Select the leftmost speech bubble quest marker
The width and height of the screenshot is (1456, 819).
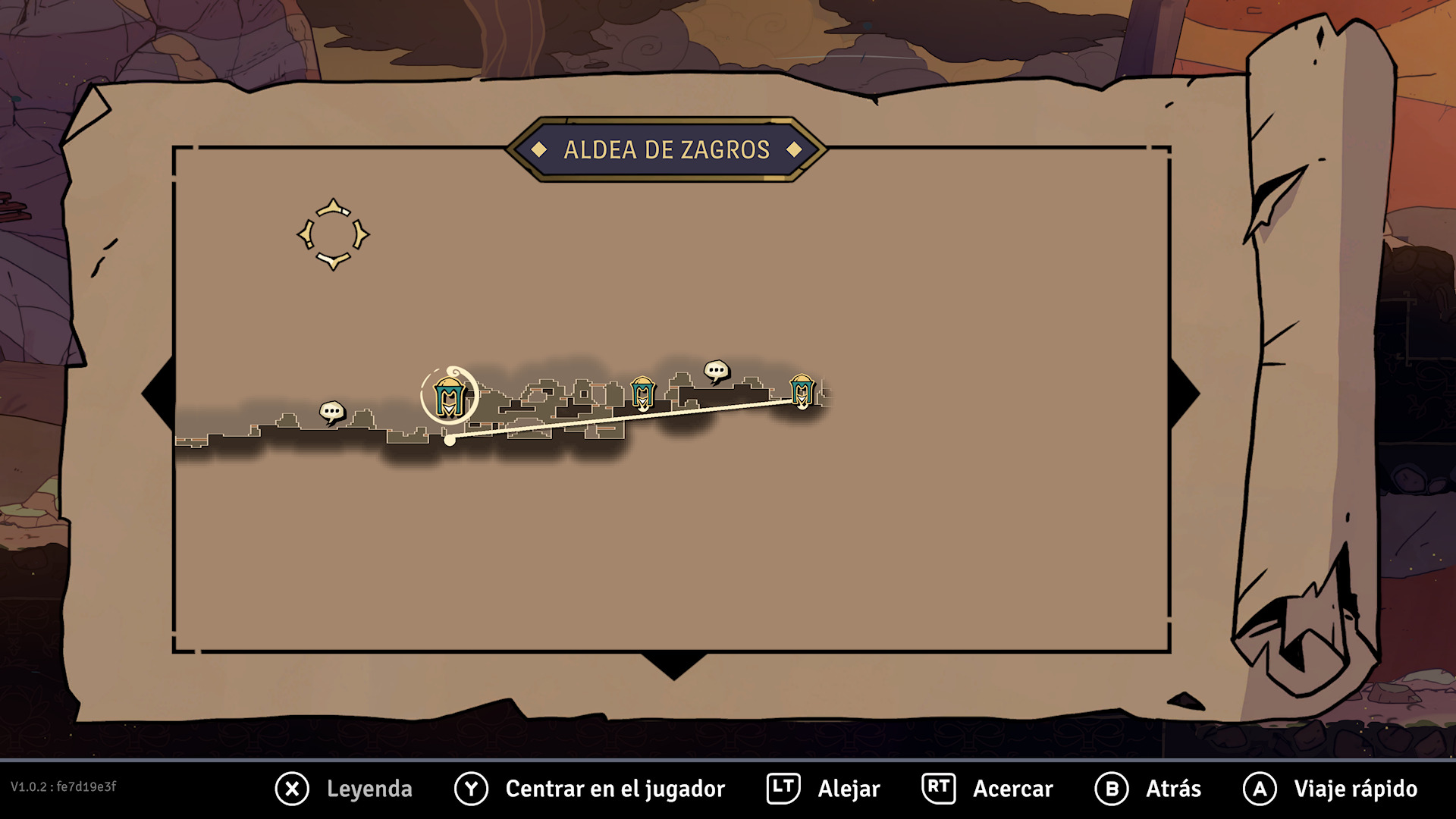tap(331, 411)
